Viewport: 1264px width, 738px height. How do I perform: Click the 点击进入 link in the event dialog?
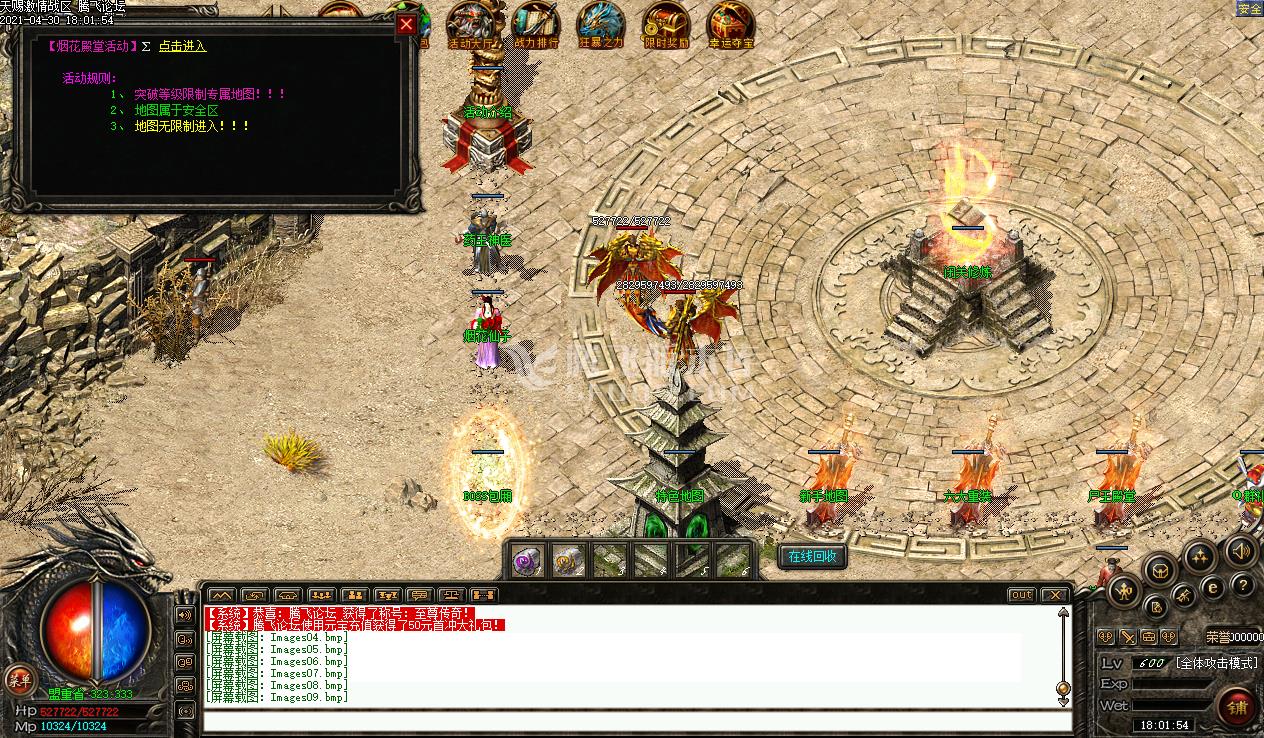coord(183,46)
